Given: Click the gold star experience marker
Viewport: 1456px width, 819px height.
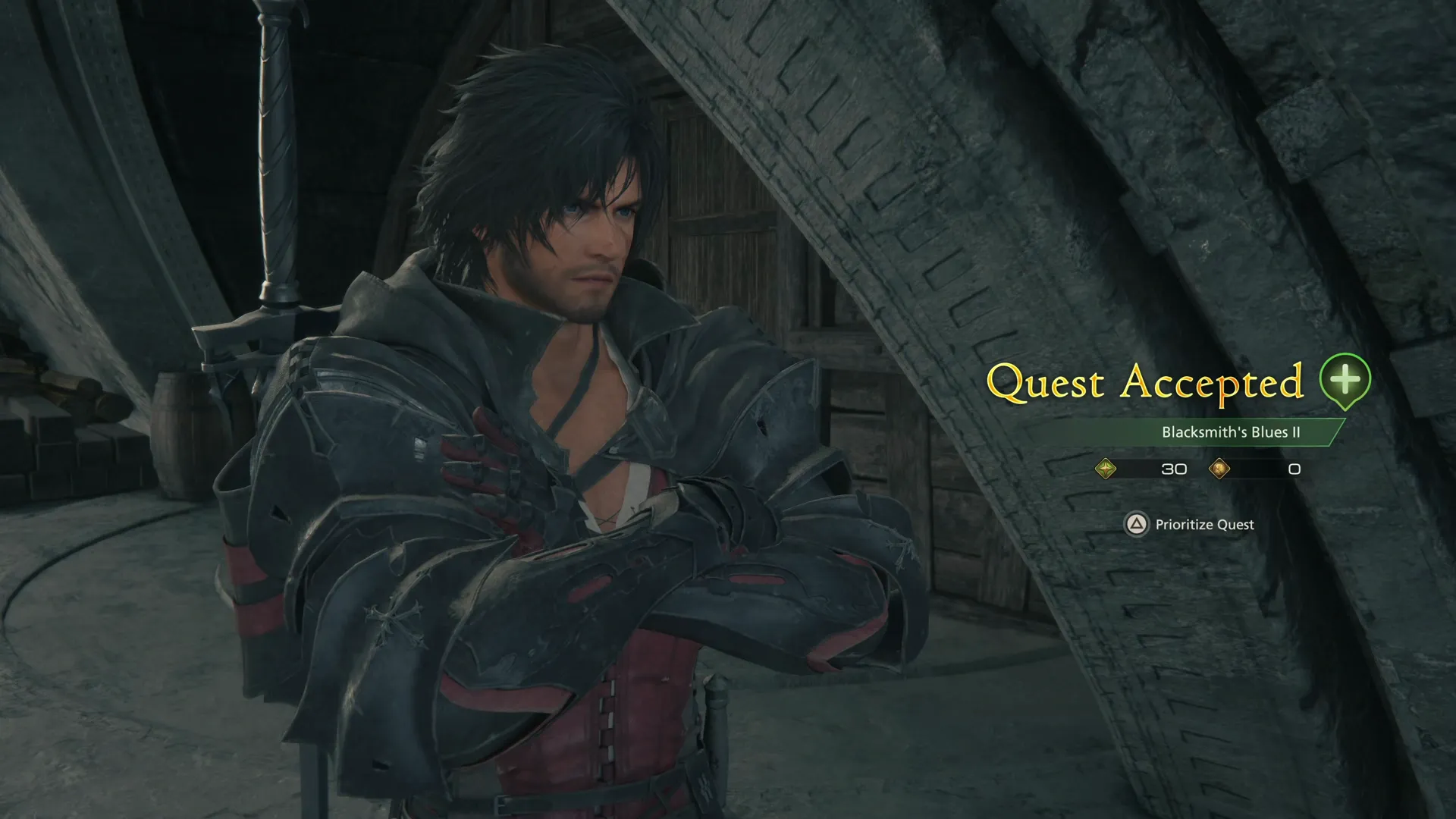Looking at the screenshot, I should tap(1105, 469).
